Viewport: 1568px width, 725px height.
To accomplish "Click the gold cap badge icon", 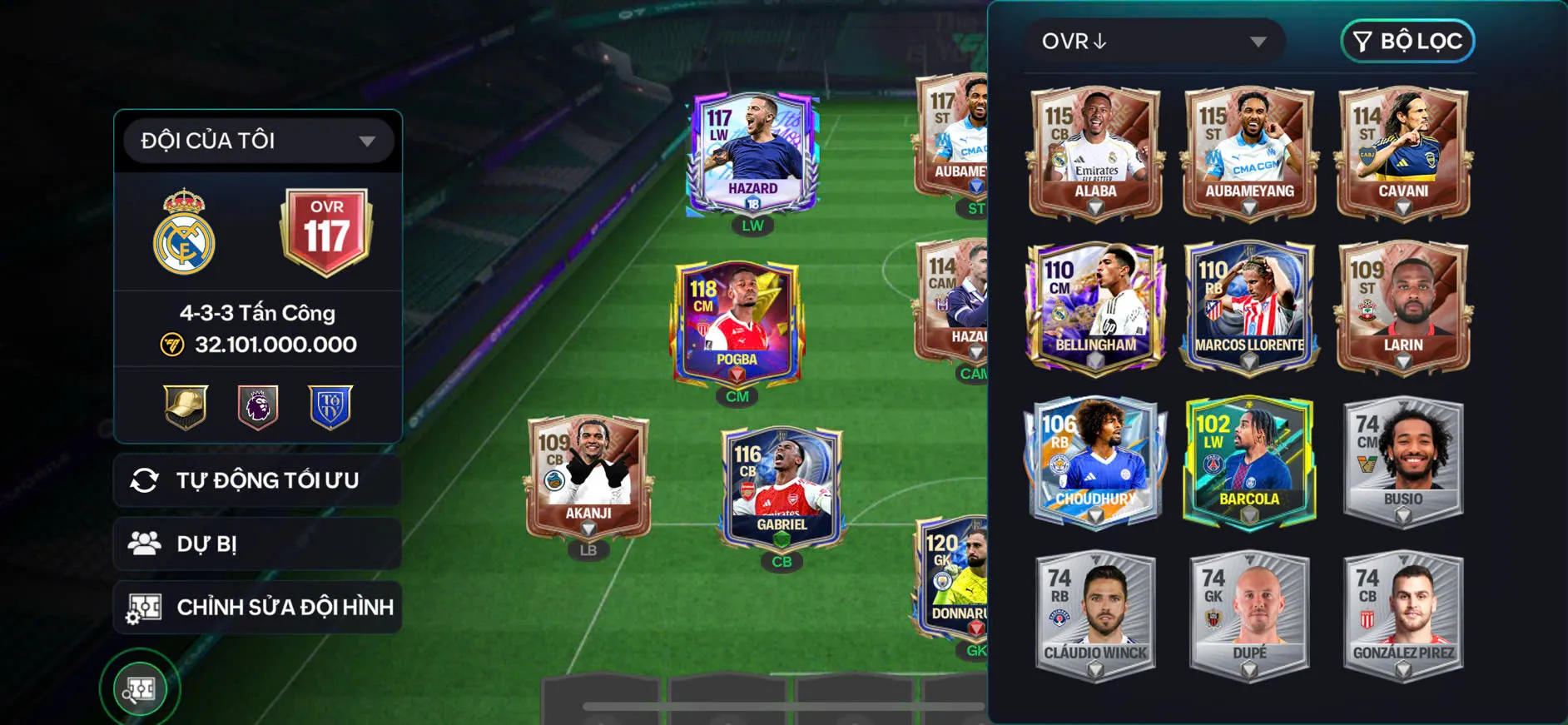I will click(x=186, y=407).
